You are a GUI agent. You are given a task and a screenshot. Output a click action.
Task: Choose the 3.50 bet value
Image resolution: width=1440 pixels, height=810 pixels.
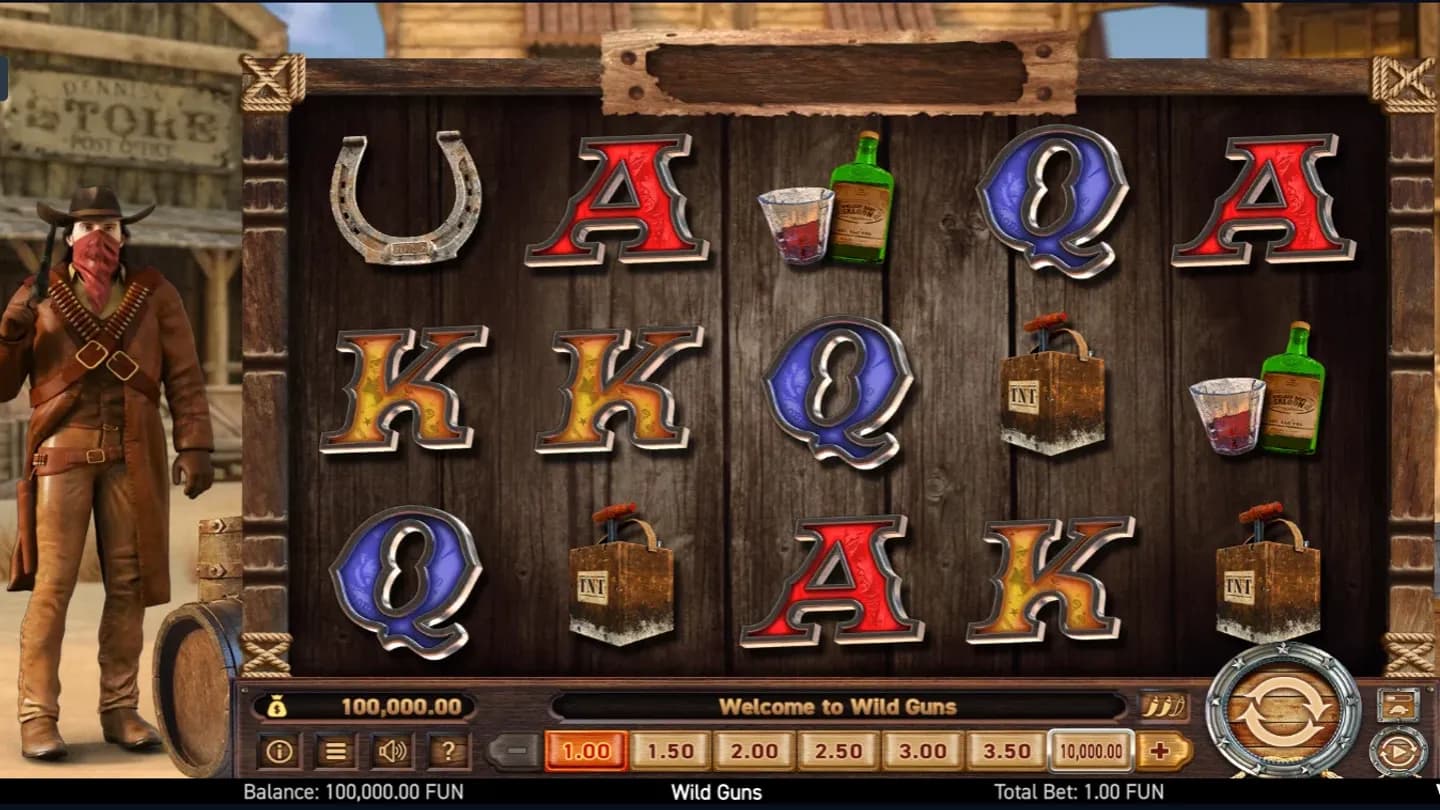1006,750
